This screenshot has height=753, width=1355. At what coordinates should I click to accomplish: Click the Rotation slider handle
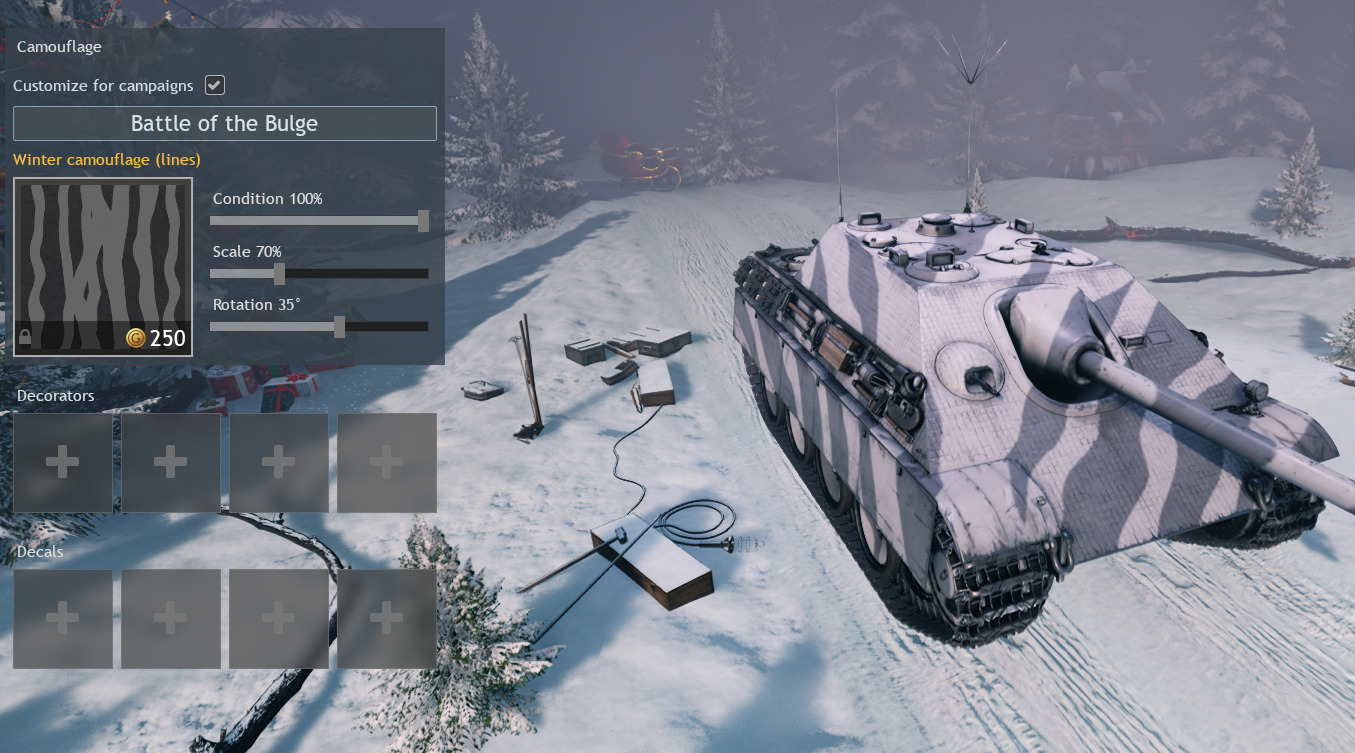coord(339,327)
